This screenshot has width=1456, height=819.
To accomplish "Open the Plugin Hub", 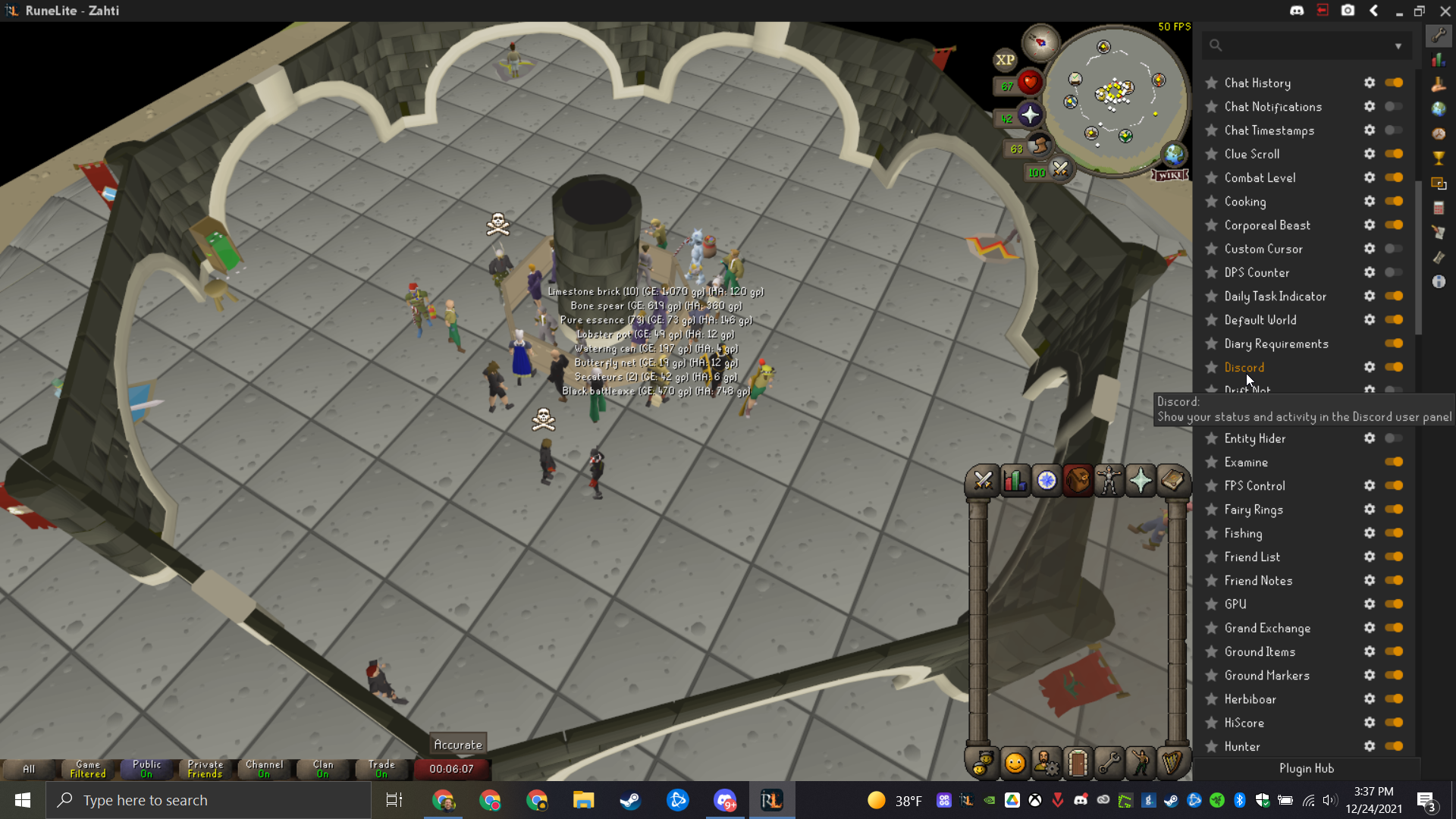I will click(1306, 768).
